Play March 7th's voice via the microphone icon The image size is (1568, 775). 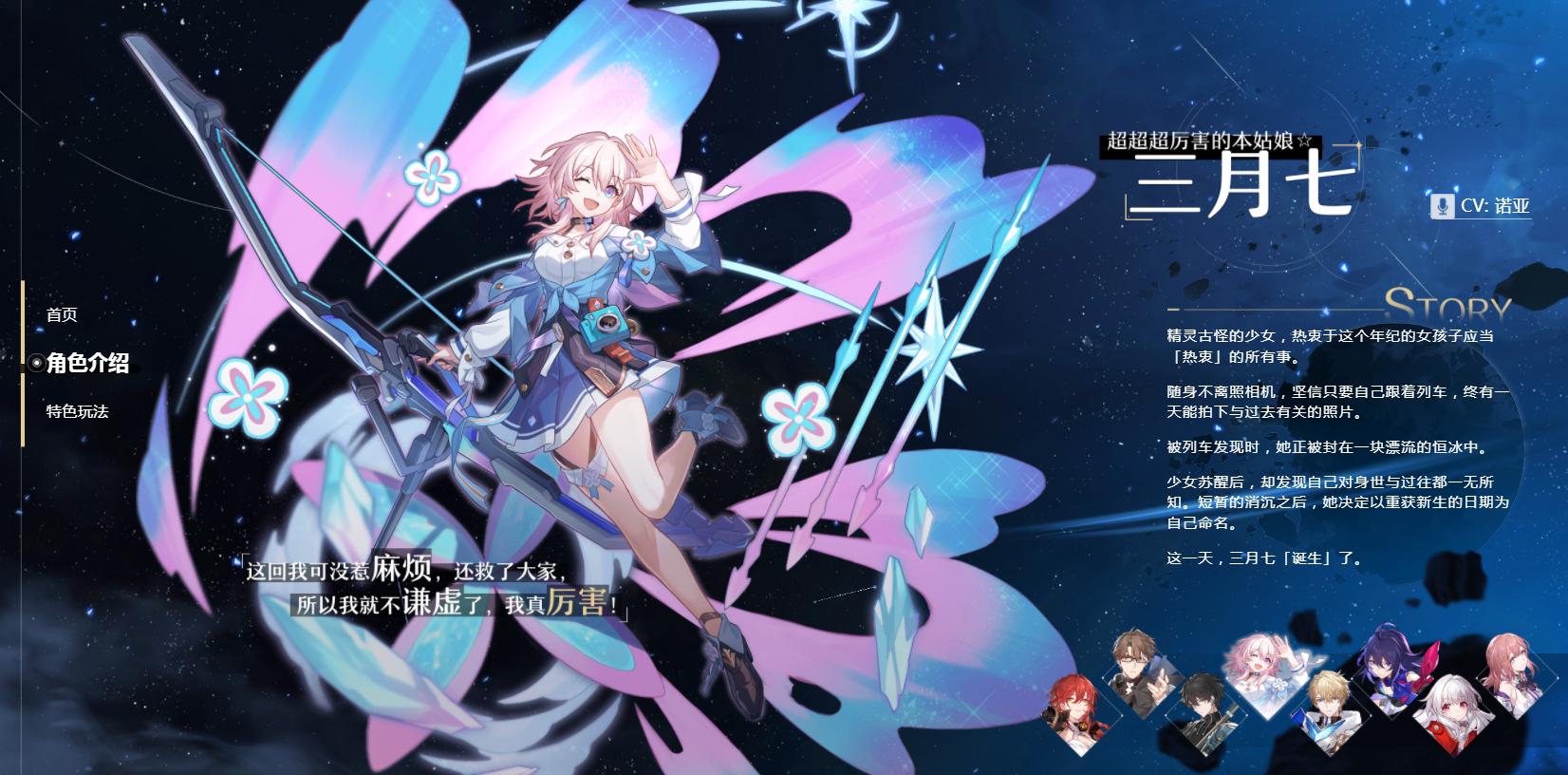click(1443, 203)
